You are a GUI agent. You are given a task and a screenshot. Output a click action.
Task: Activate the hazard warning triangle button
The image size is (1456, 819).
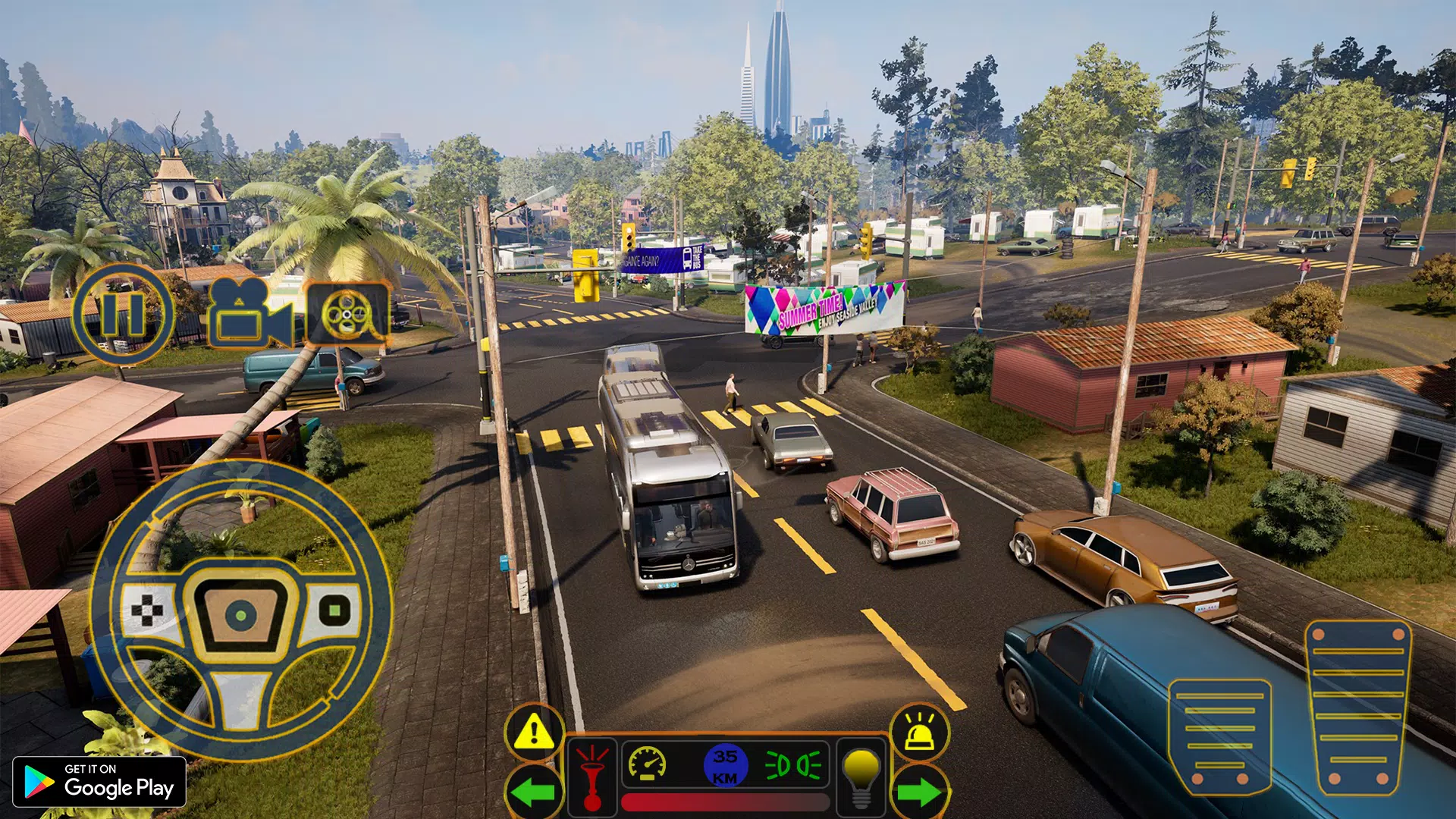(x=535, y=732)
